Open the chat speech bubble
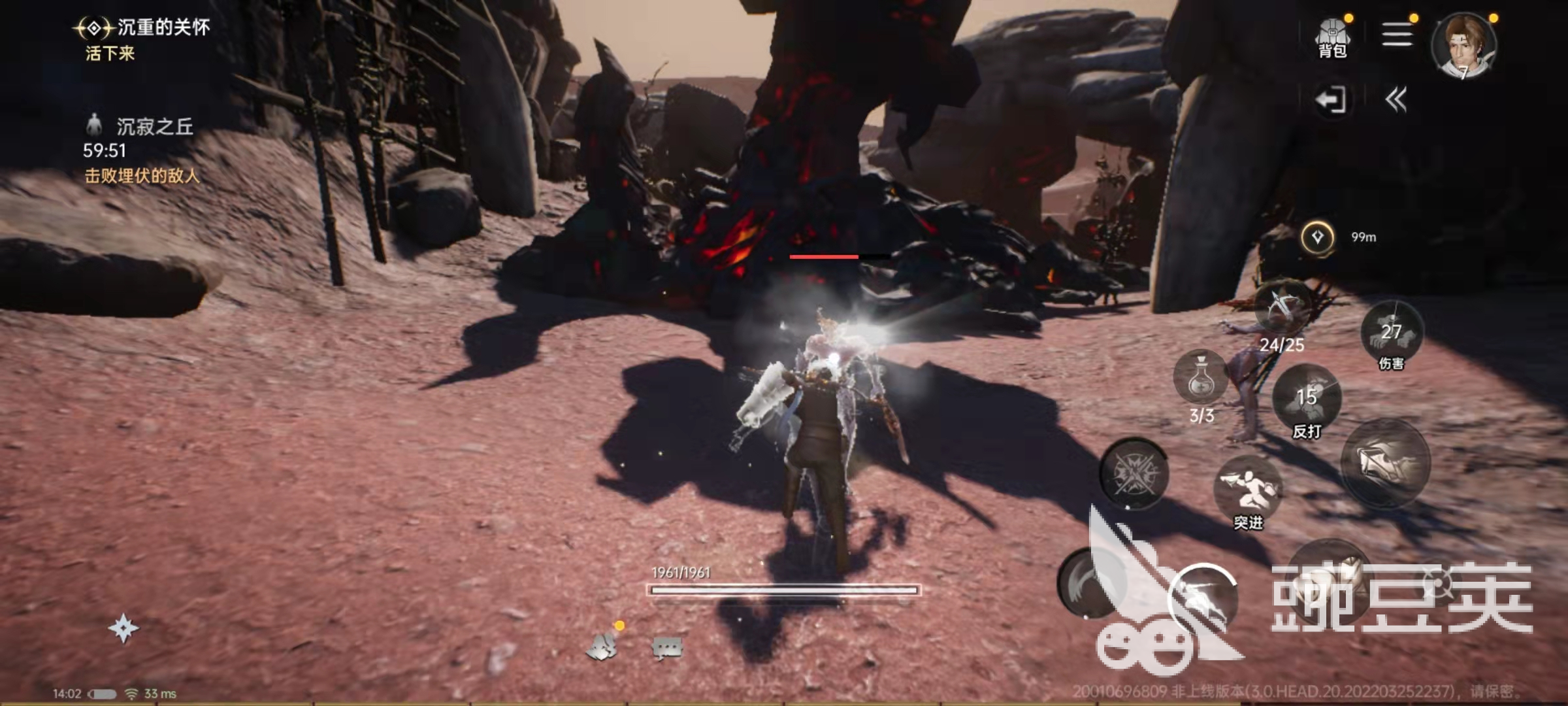1568x706 pixels. click(667, 648)
